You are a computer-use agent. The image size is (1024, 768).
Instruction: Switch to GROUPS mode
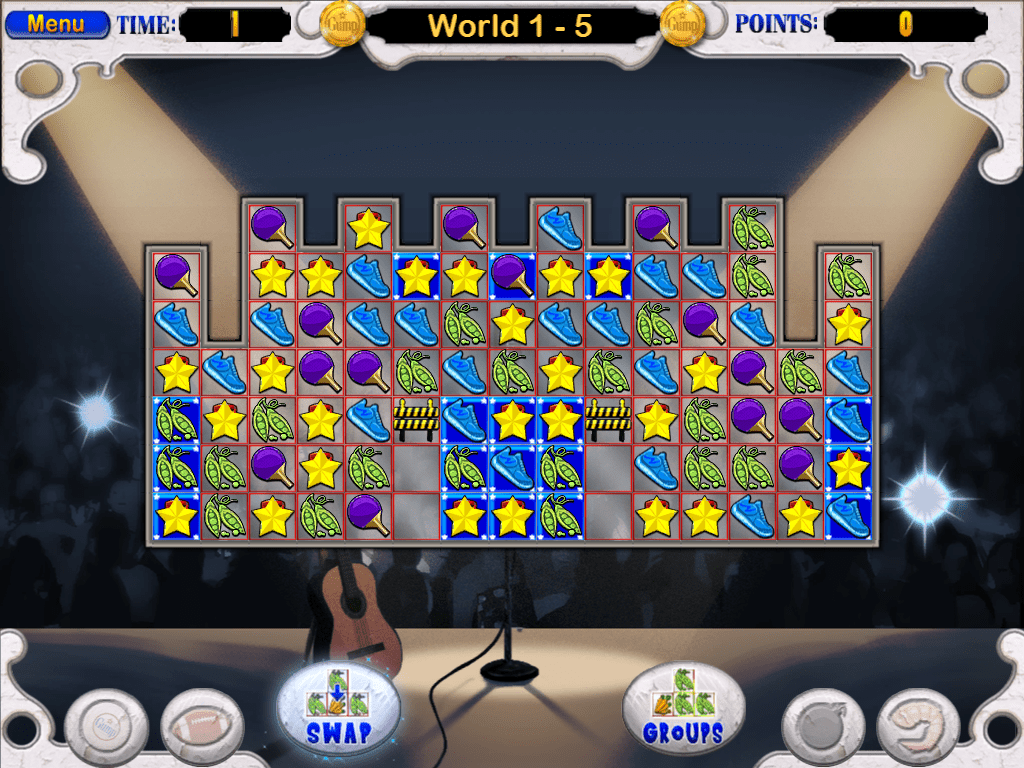683,705
